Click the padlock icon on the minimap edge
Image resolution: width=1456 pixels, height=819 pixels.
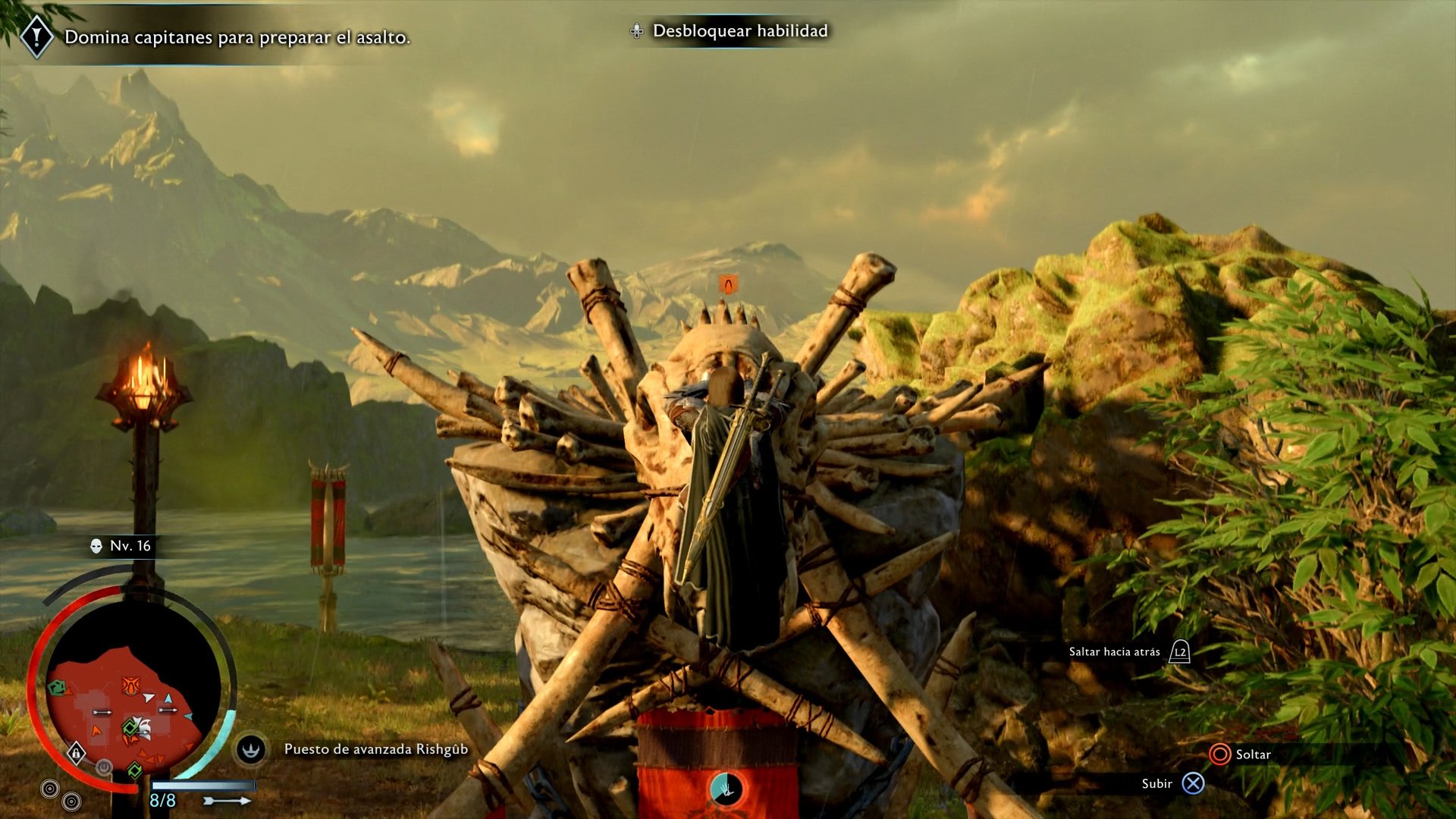pyautogui.click(x=76, y=753)
